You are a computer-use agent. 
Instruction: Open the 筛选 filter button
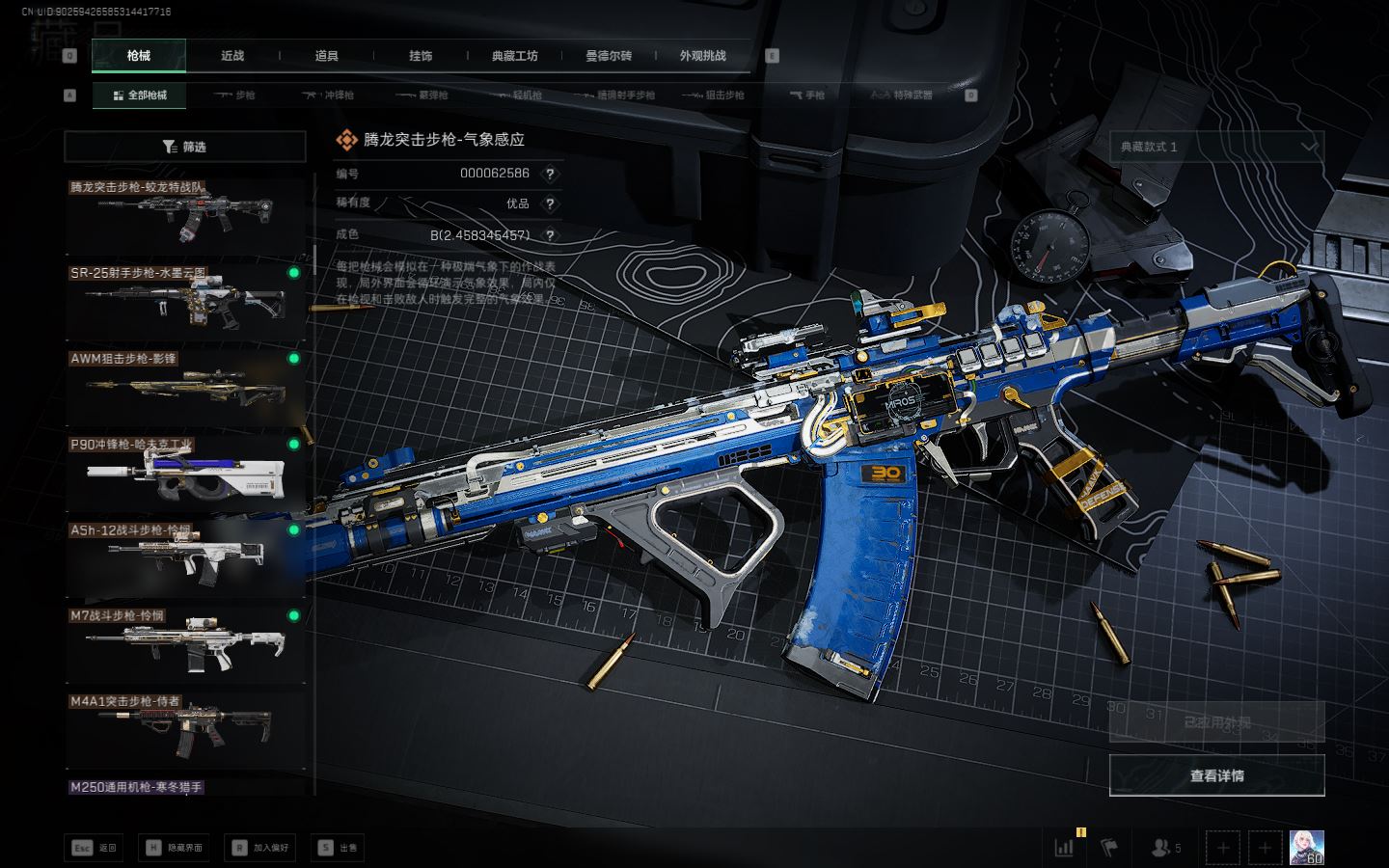click(184, 147)
